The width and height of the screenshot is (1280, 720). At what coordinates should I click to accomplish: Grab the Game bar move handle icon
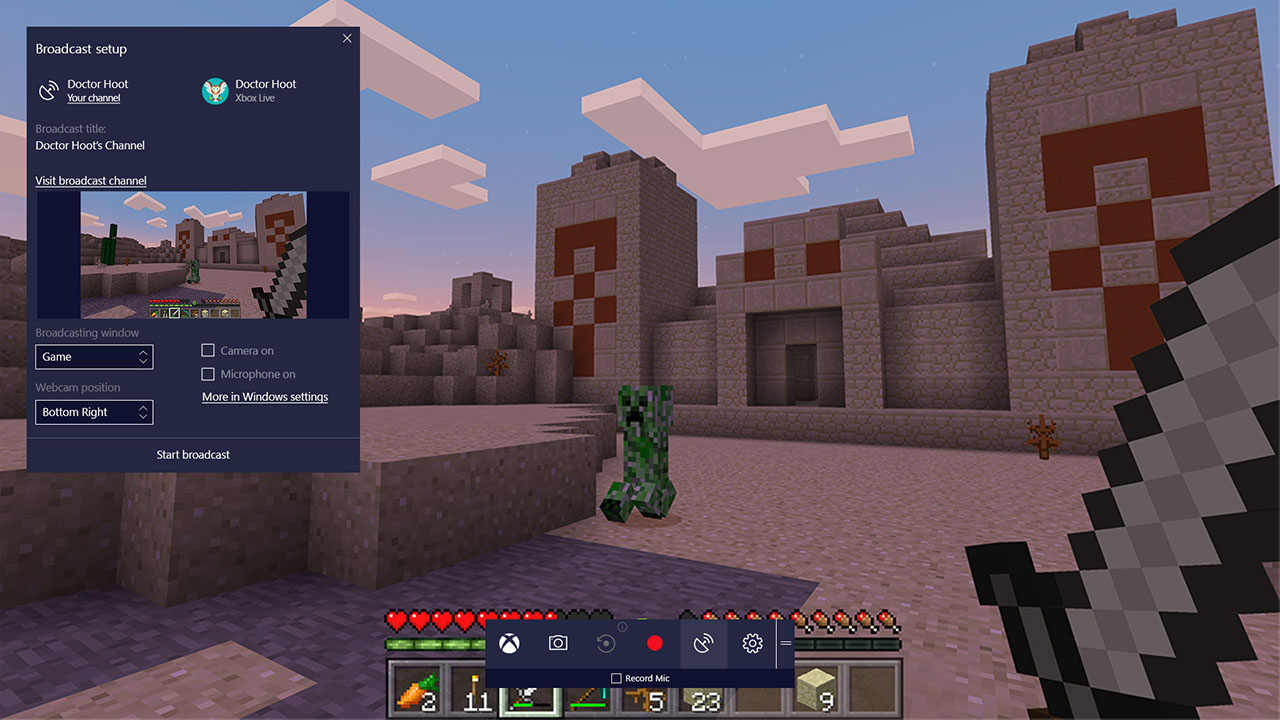point(785,644)
